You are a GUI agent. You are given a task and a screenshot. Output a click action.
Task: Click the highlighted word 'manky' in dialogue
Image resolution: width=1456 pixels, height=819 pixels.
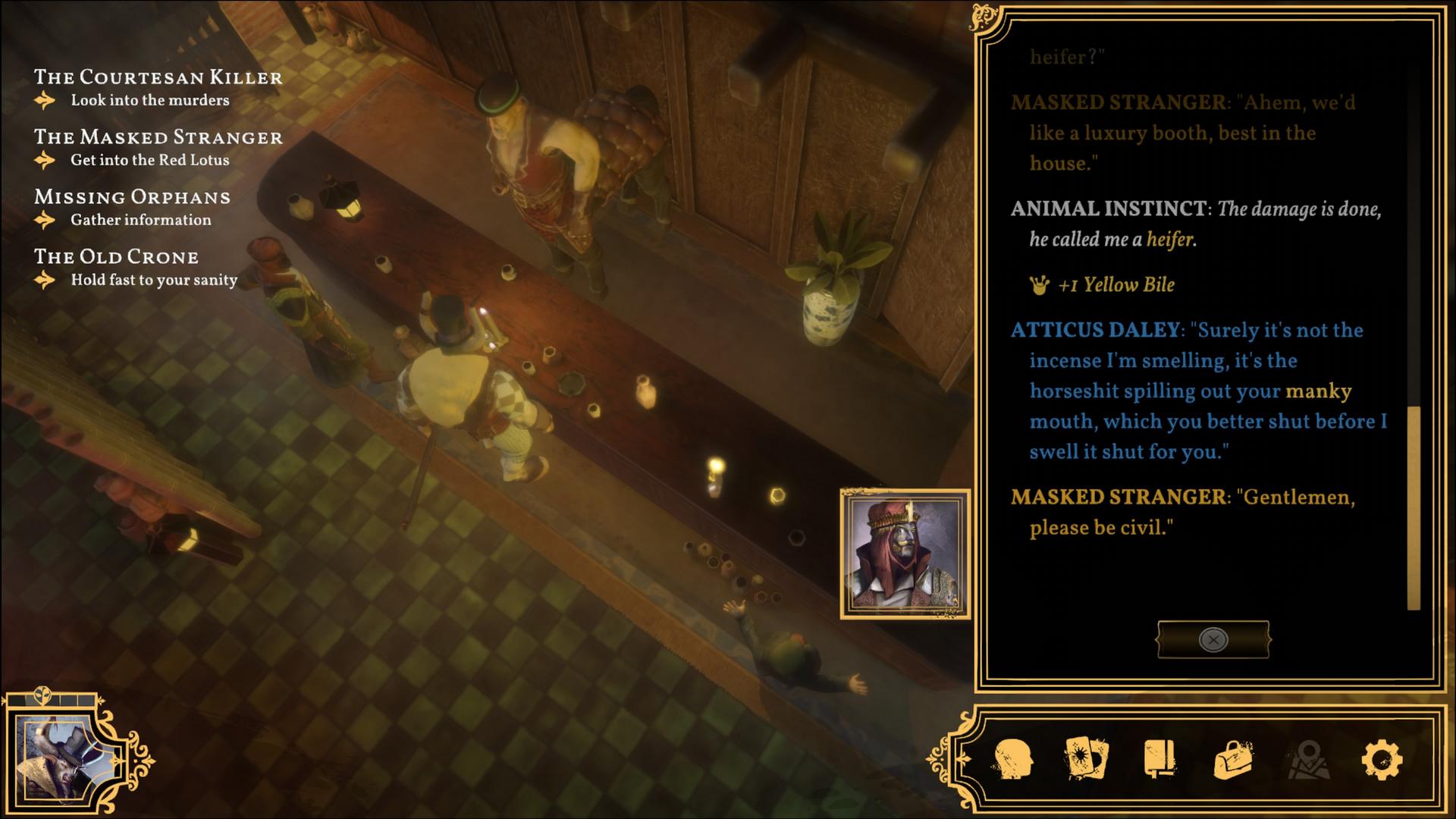[1318, 391]
